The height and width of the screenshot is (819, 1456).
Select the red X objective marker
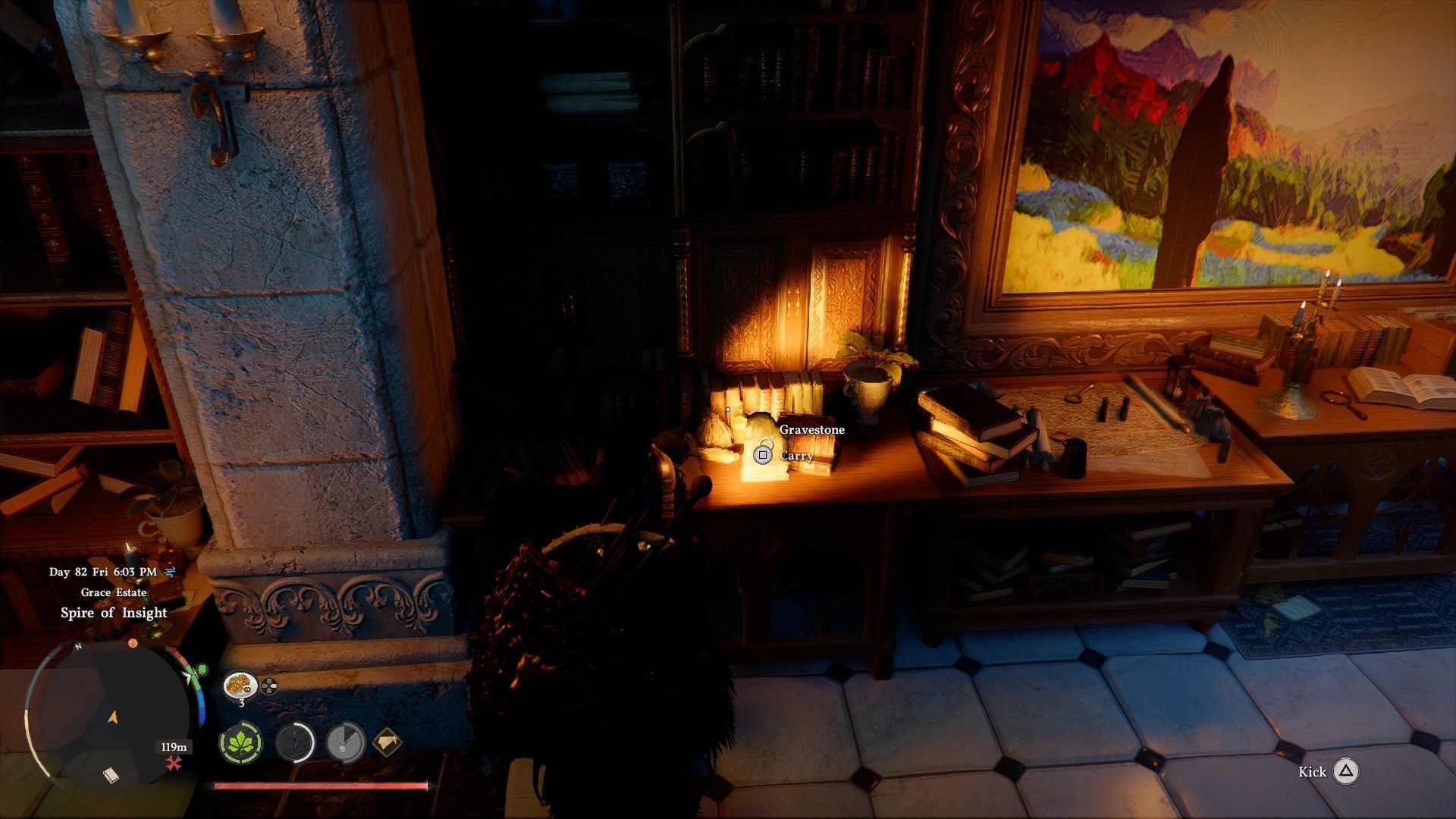[174, 764]
